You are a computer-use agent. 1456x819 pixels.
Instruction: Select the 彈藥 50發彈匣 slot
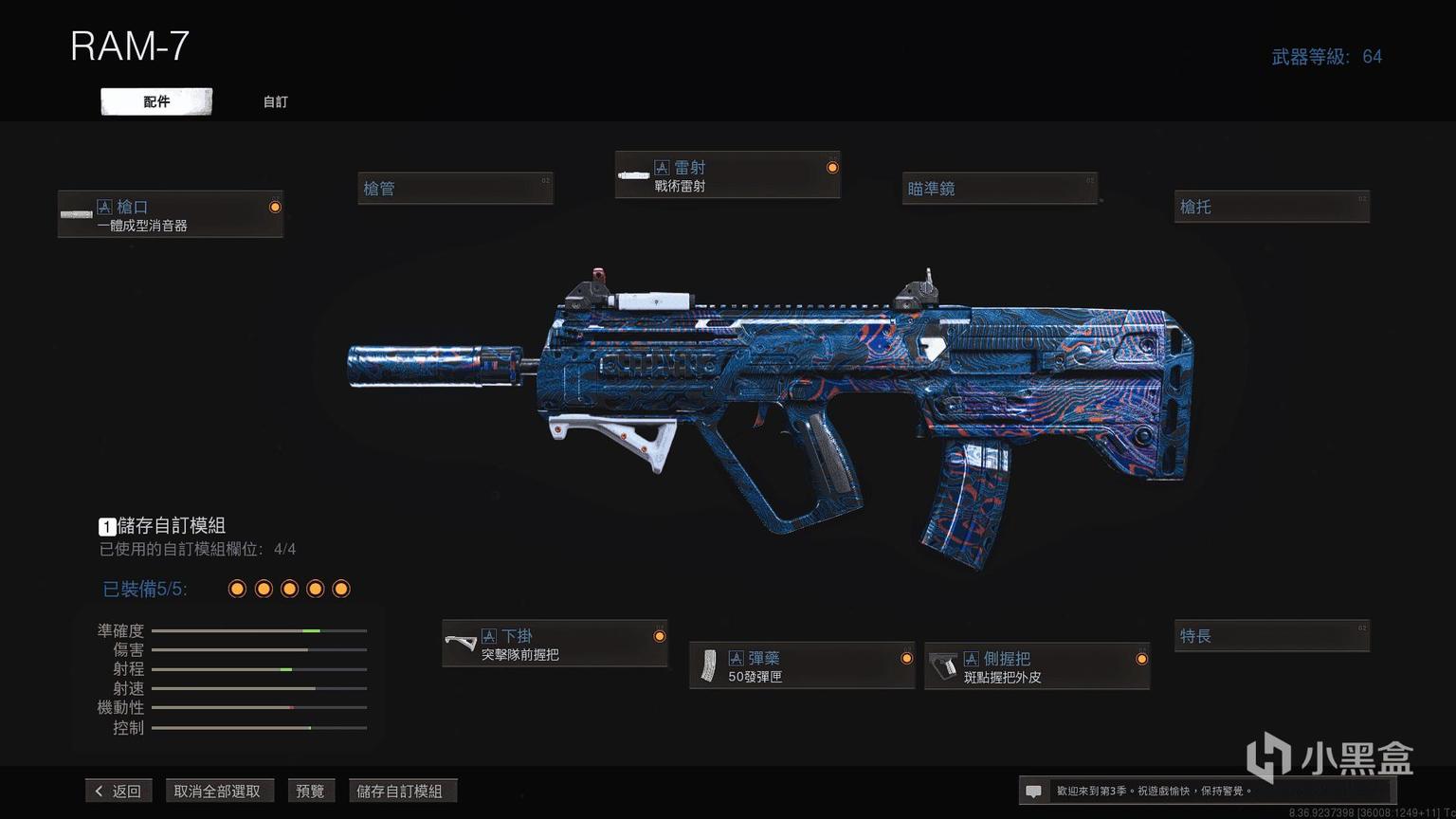point(802,666)
